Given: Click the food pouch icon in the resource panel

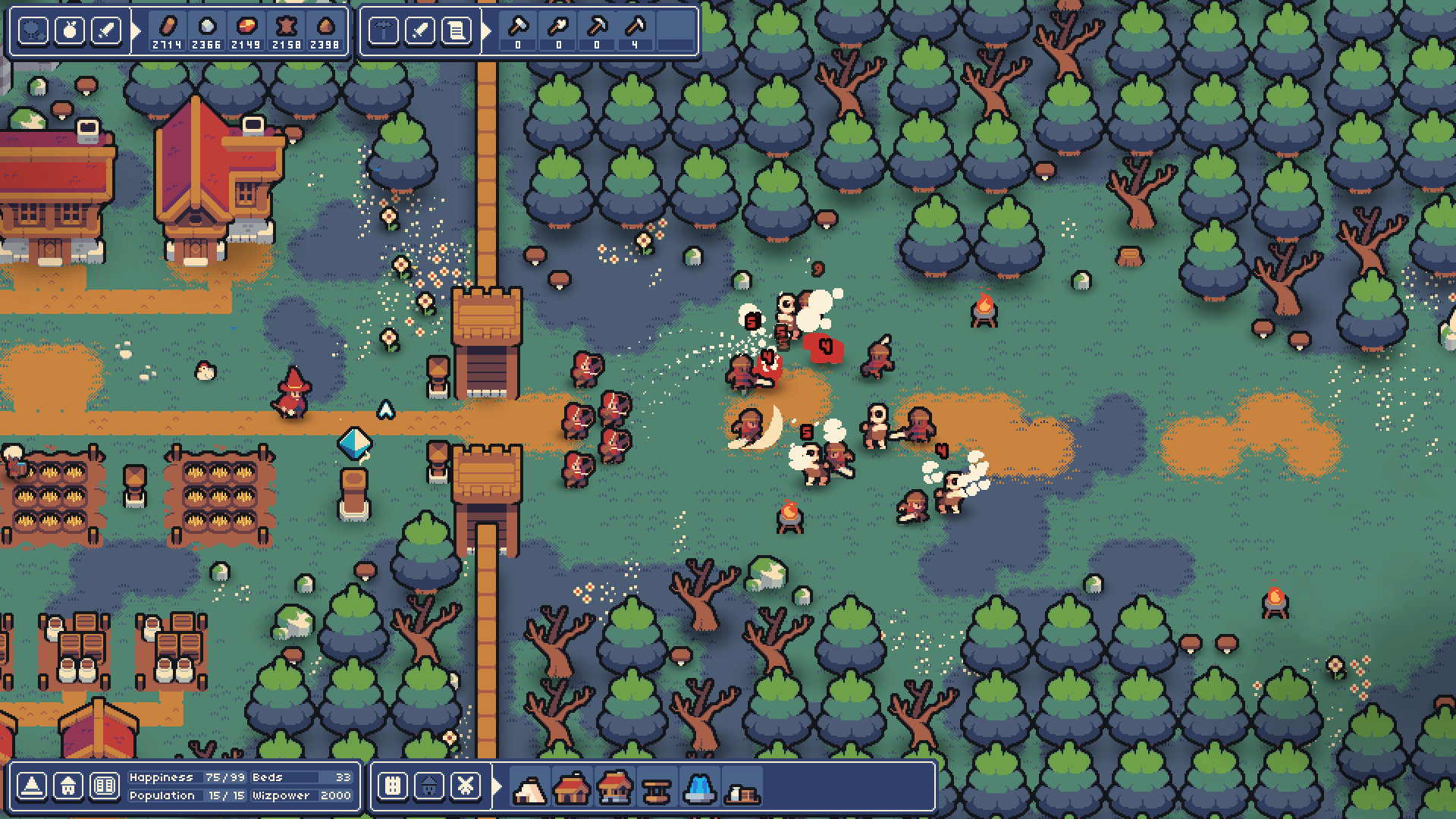Looking at the screenshot, I should (70, 30).
